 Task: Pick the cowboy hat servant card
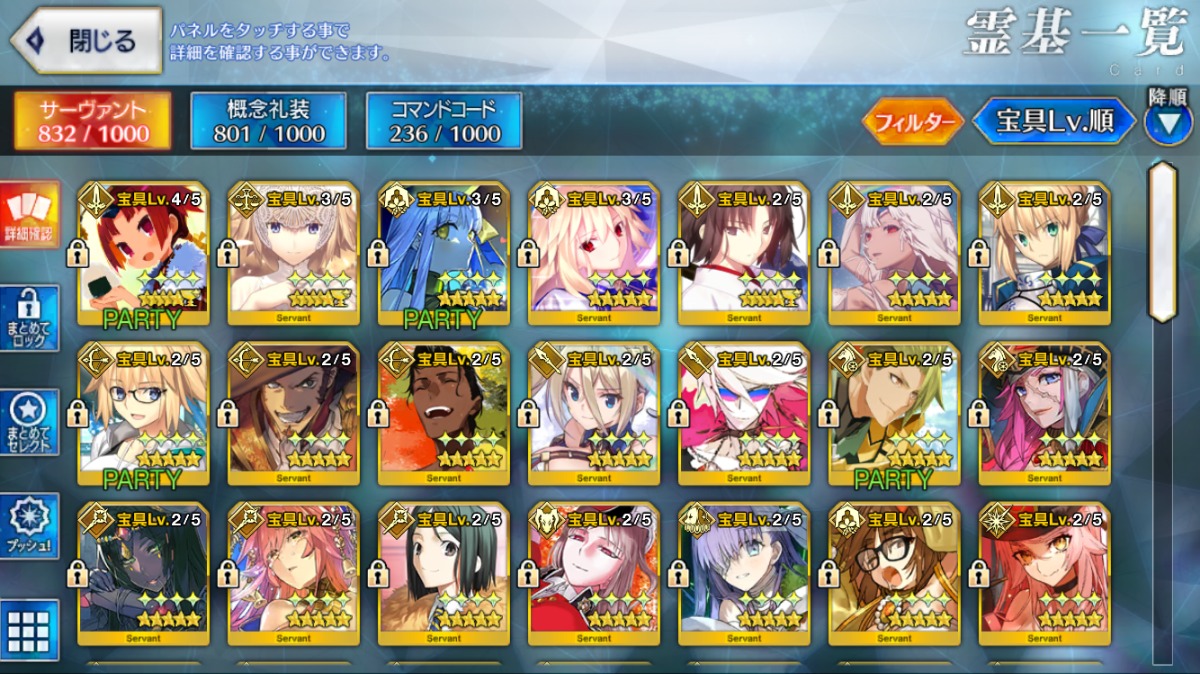click(x=293, y=414)
